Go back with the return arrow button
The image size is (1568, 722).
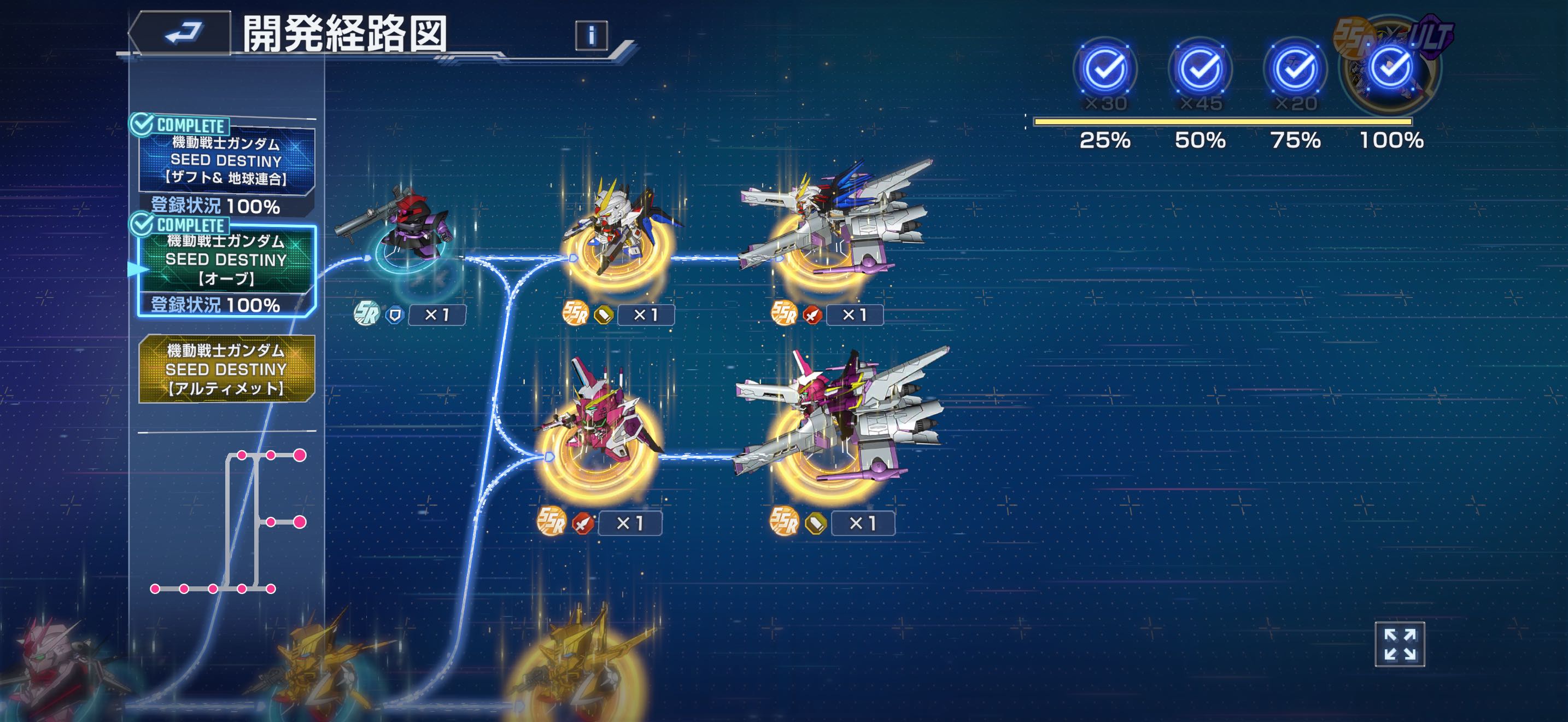(x=181, y=33)
